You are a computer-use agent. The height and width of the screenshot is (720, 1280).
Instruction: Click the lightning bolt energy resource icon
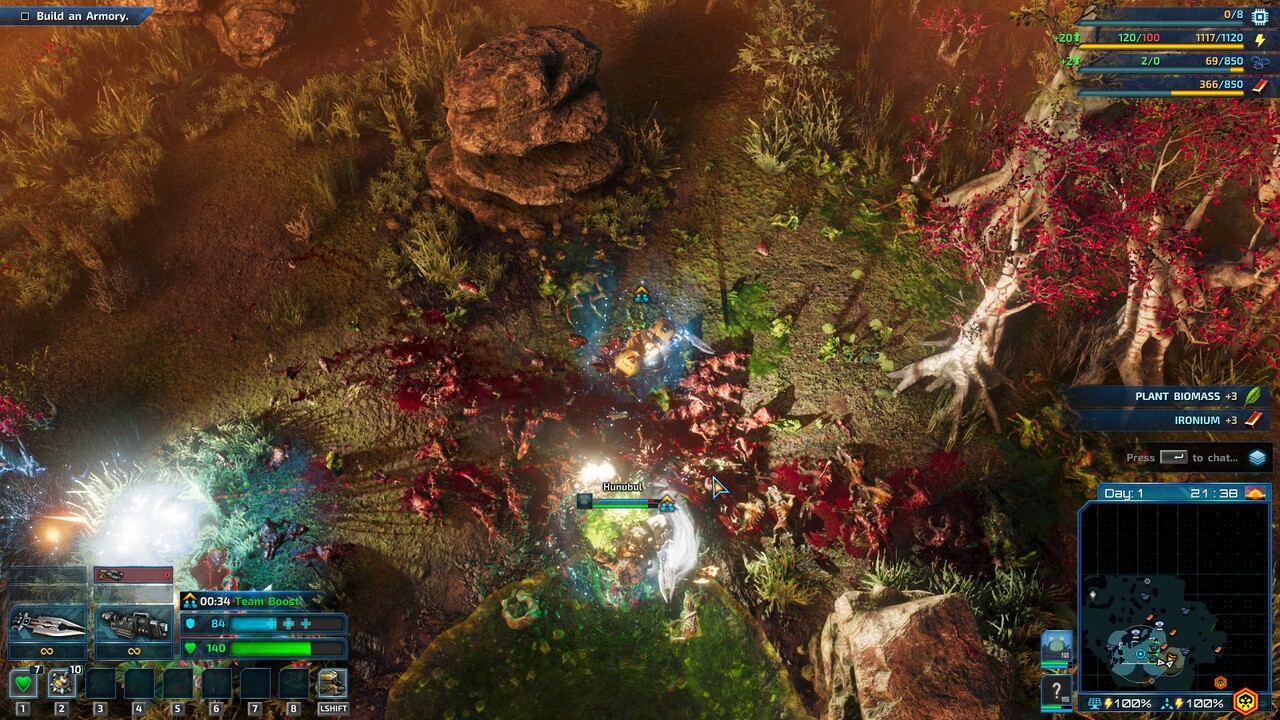click(x=1259, y=39)
